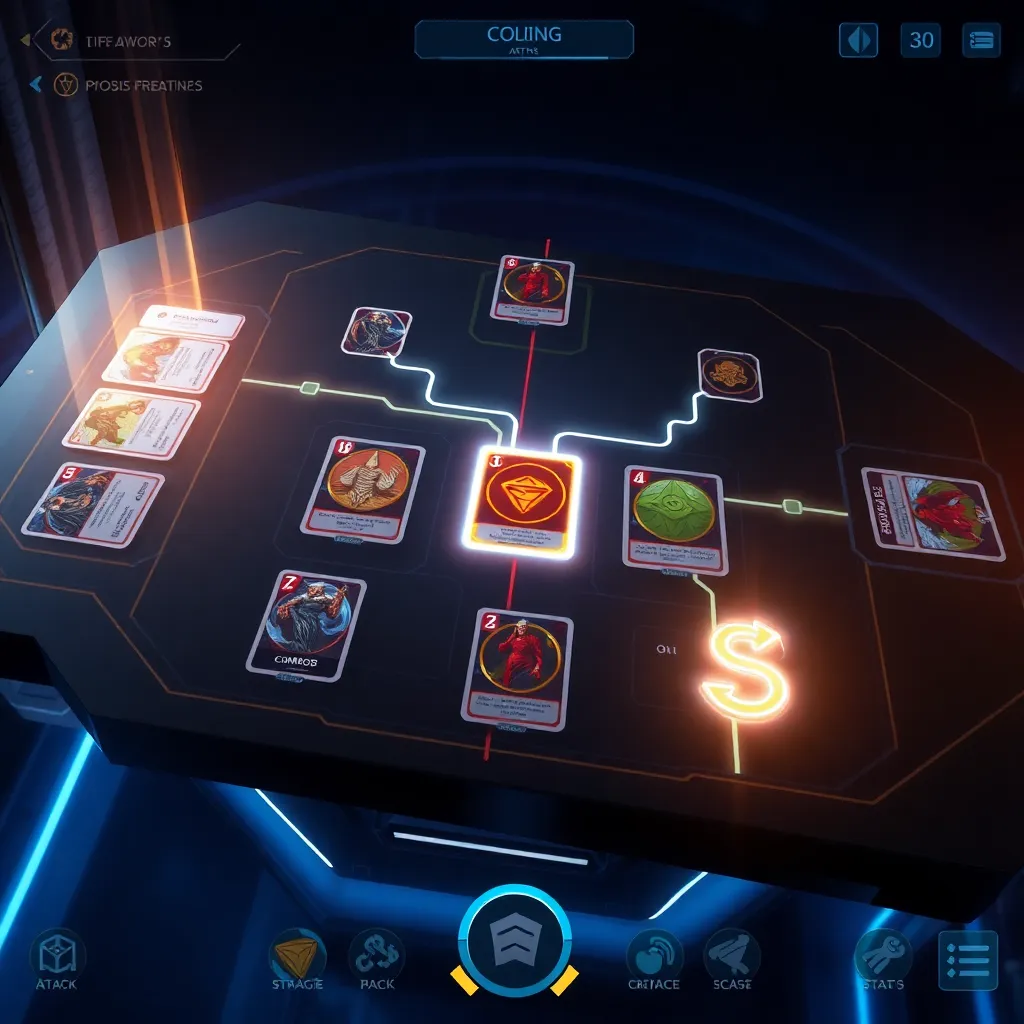Select the red dragon card on right
The height and width of the screenshot is (1024, 1024).
[933, 514]
